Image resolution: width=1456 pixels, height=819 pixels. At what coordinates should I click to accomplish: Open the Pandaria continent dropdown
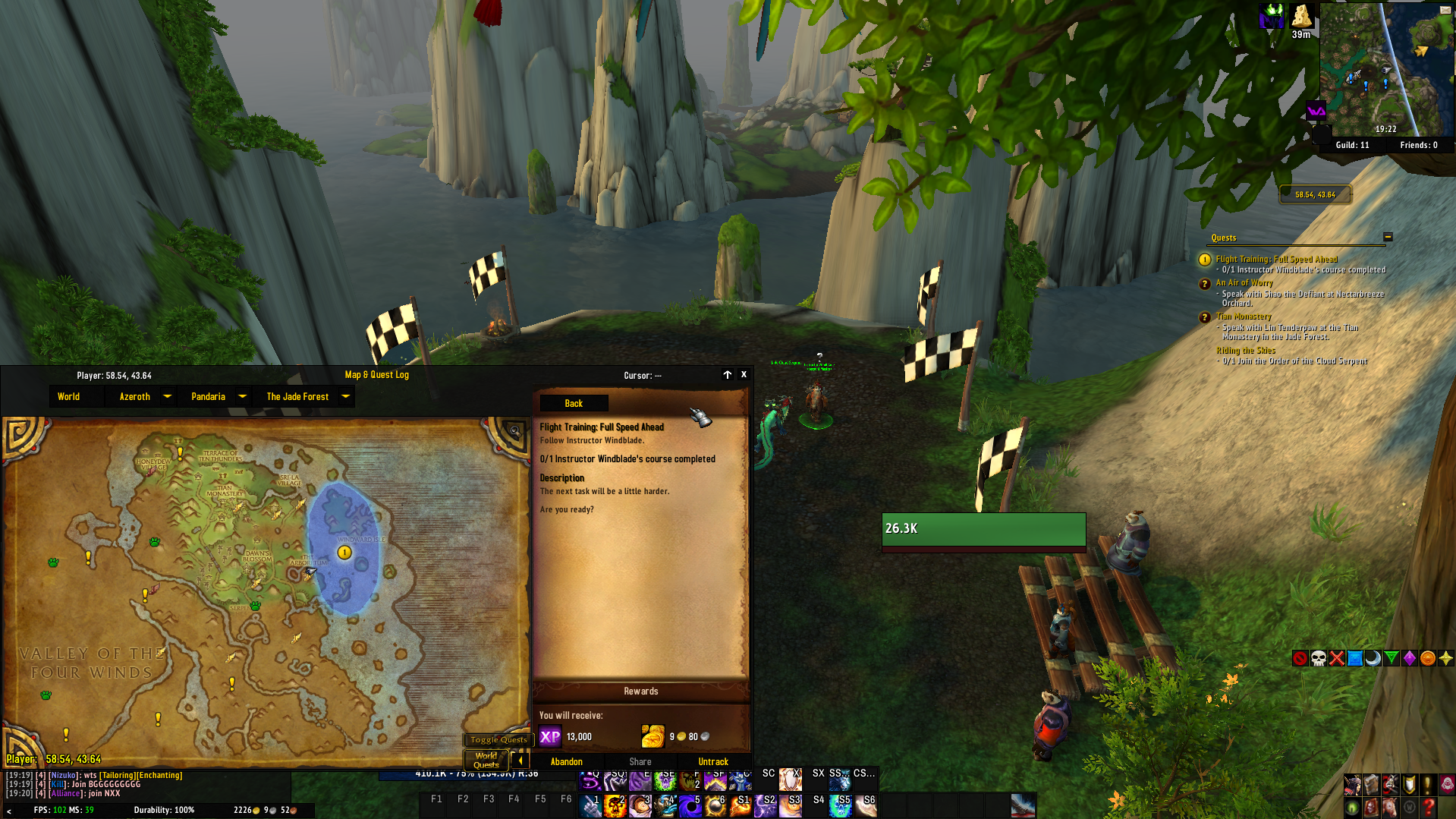[242, 396]
